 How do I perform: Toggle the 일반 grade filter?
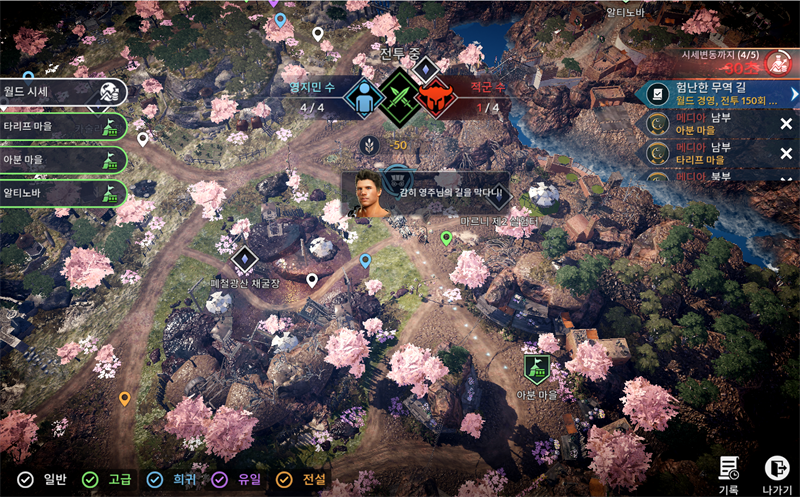tap(42, 480)
